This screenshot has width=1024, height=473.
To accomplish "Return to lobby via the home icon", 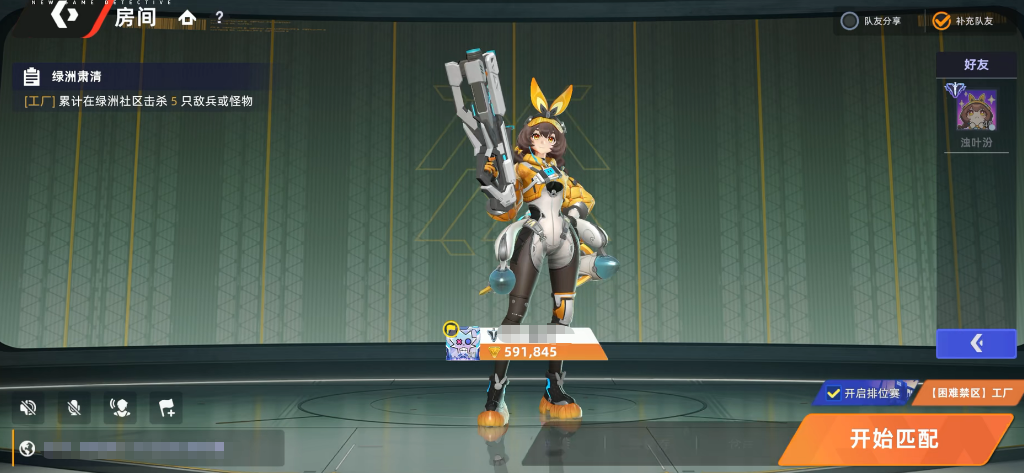I will click(x=187, y=18).
